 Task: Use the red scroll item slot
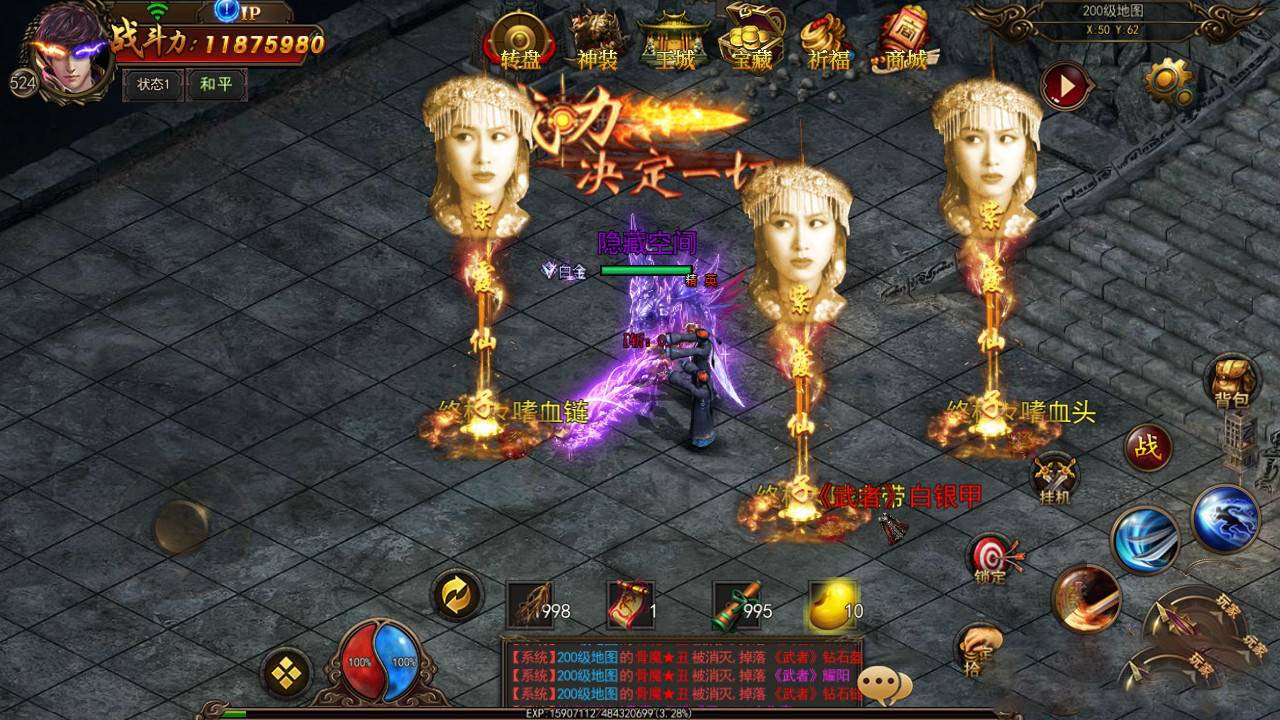[631, 605]
